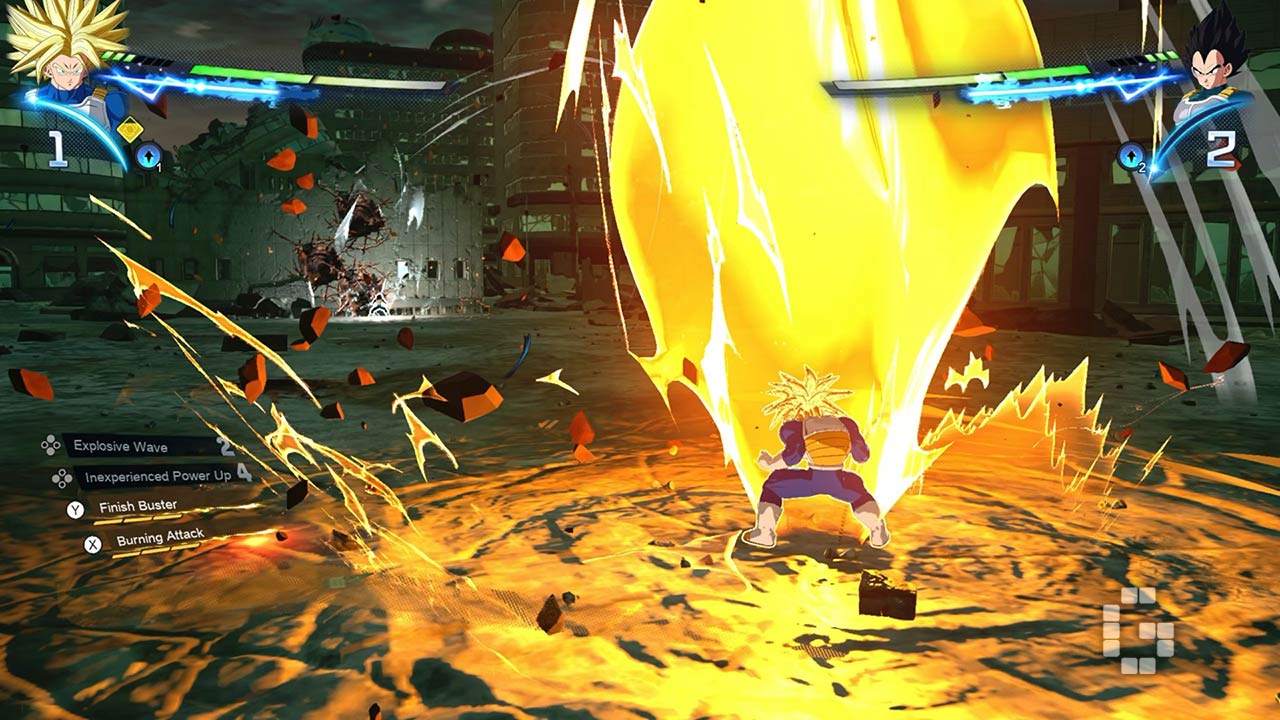The height and width of the screenshot is (720, 1280).
Task: Click Trunks' blue transformation arrow icon
Action: [x=147, y=155]
